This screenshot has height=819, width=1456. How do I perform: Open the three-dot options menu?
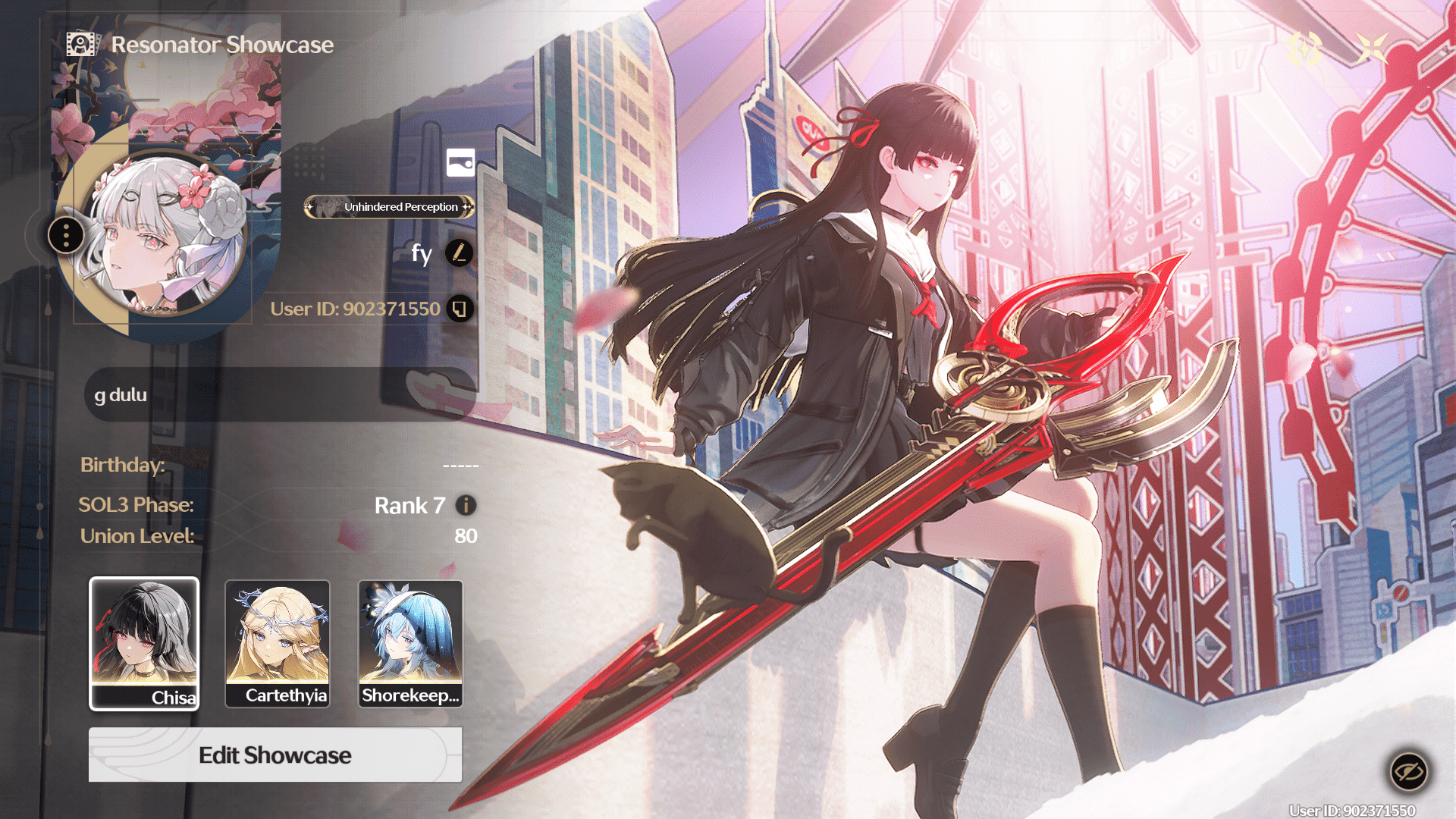pos(66,235)
